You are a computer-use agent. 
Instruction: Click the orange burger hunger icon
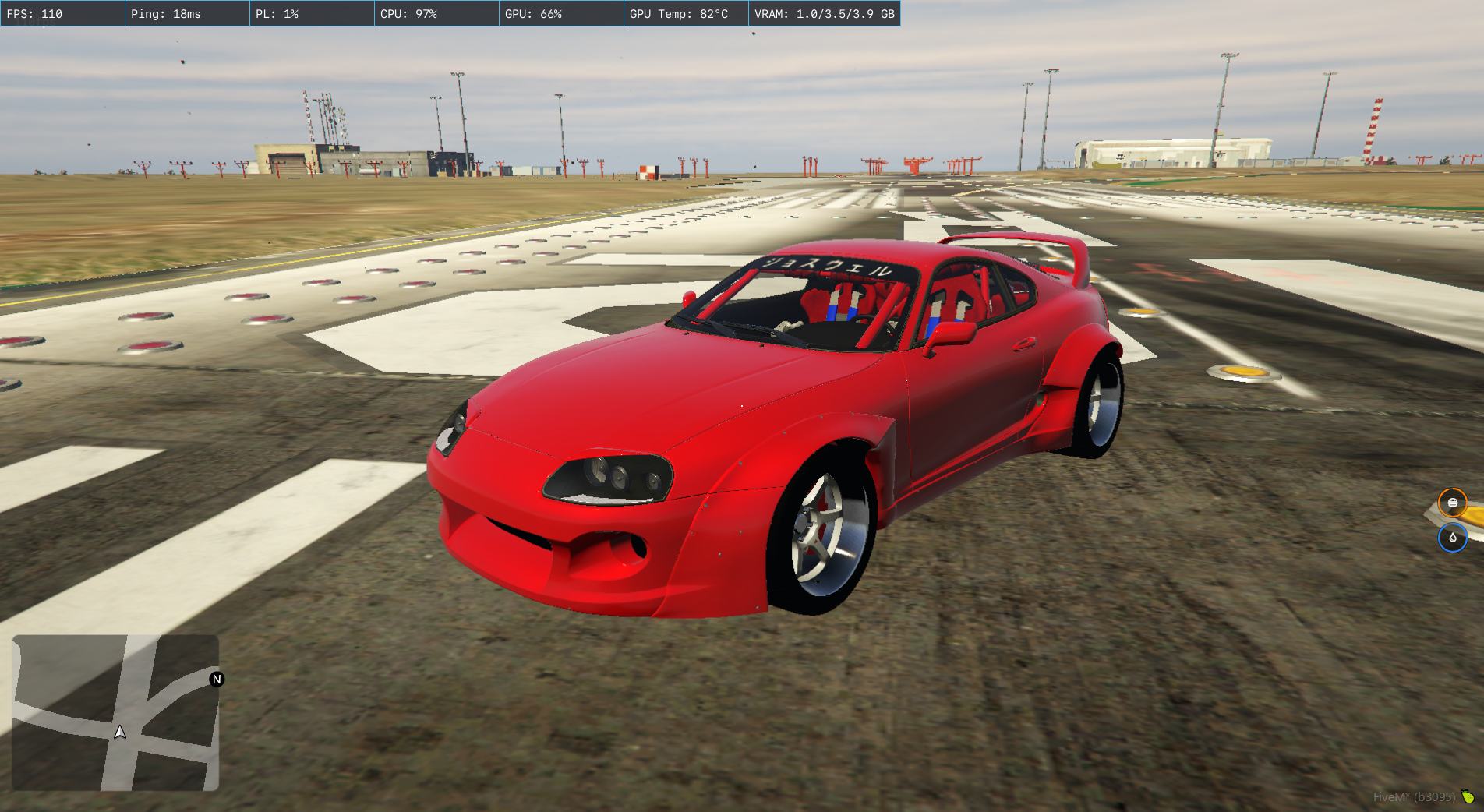point(1452,503)
